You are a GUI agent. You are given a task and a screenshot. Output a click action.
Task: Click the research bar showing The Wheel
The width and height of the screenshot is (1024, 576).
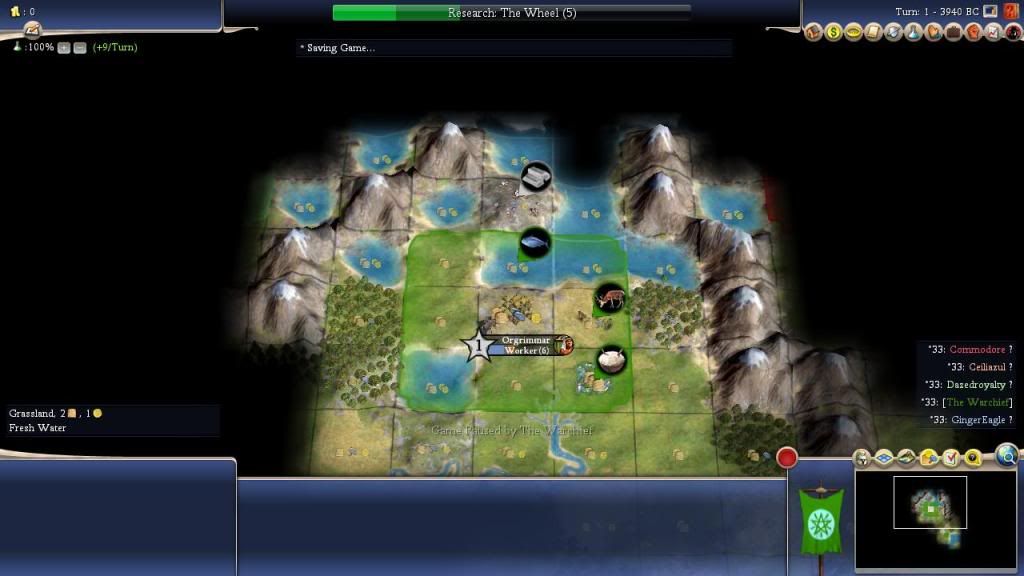coord(511,13)
